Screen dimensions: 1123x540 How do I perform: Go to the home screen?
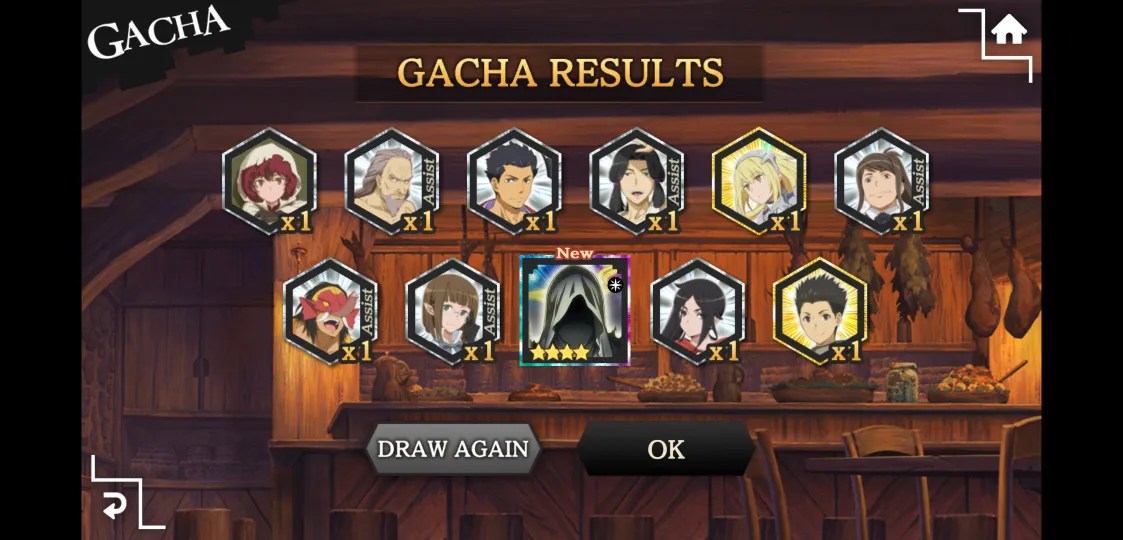click(1008, 32)
